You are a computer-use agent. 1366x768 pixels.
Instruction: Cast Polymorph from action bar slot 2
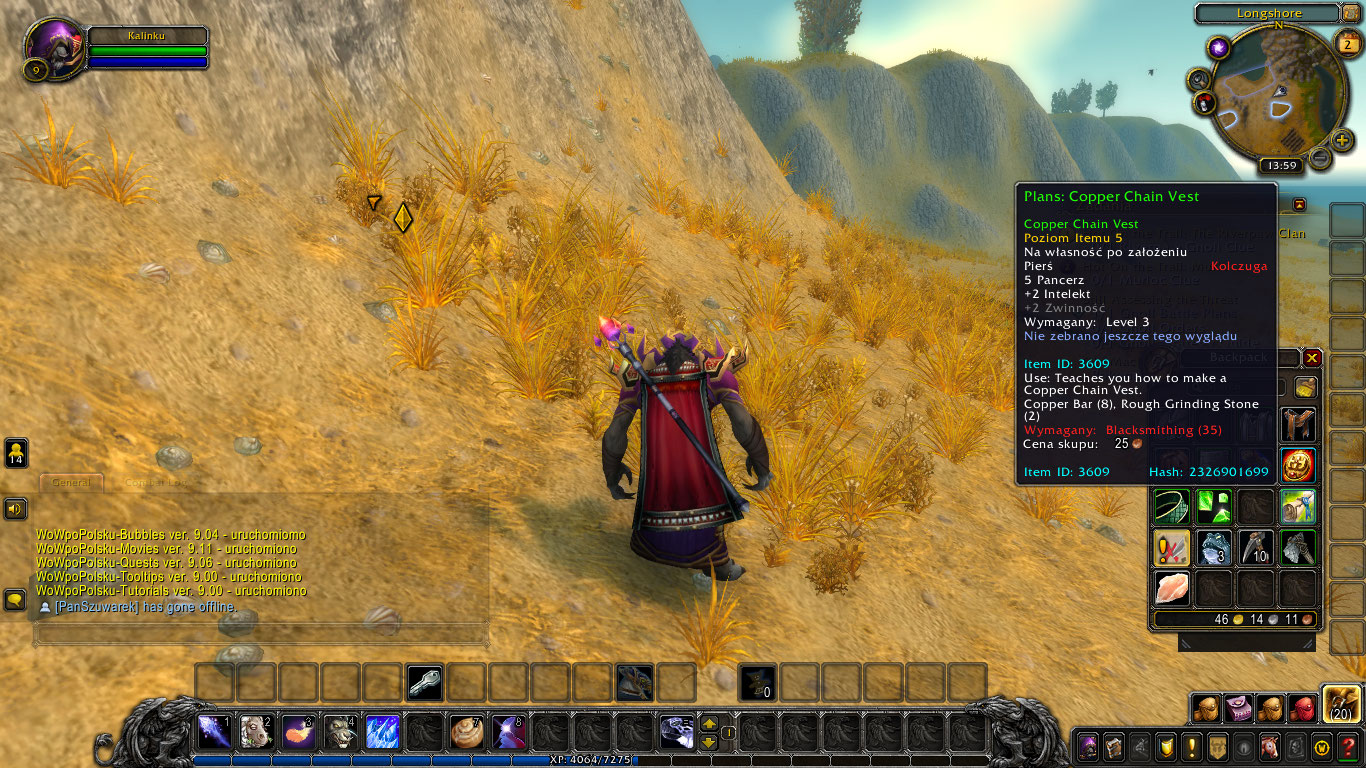click(254, 732)
